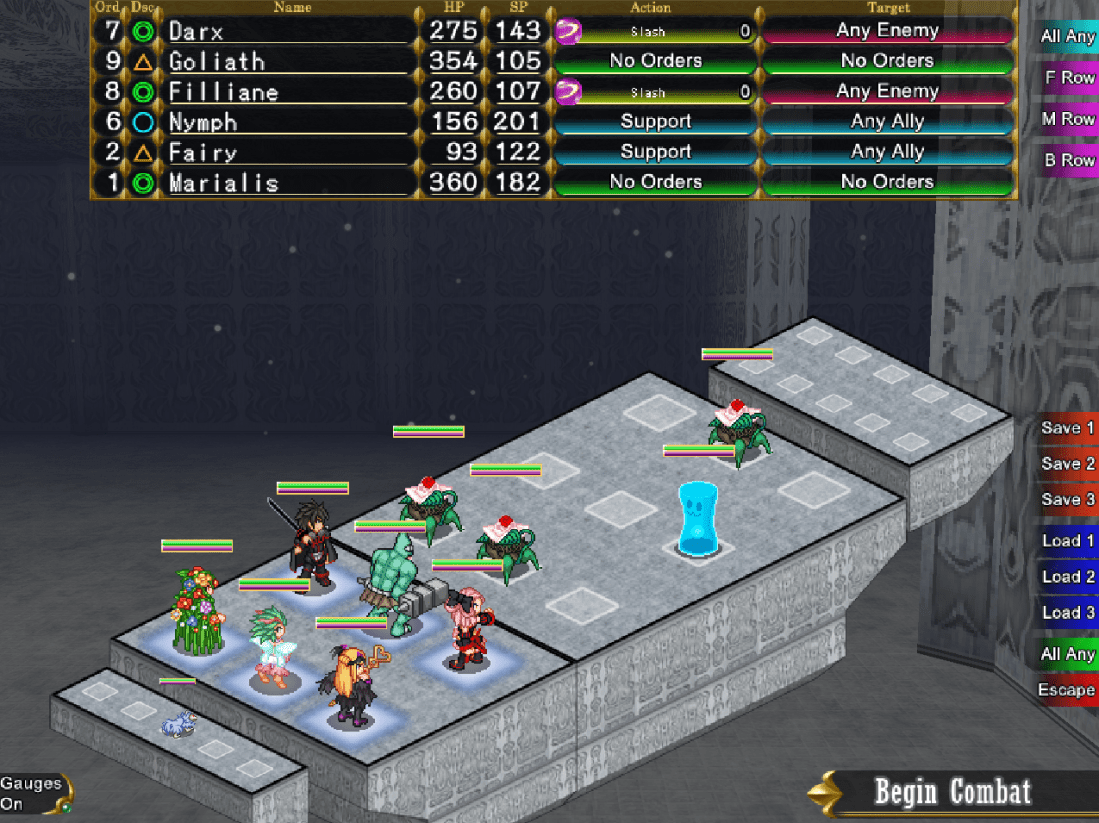This screenshot has height=823, width=1099.
Task: Change Darx's Slash action
Action: coord(655,31)
